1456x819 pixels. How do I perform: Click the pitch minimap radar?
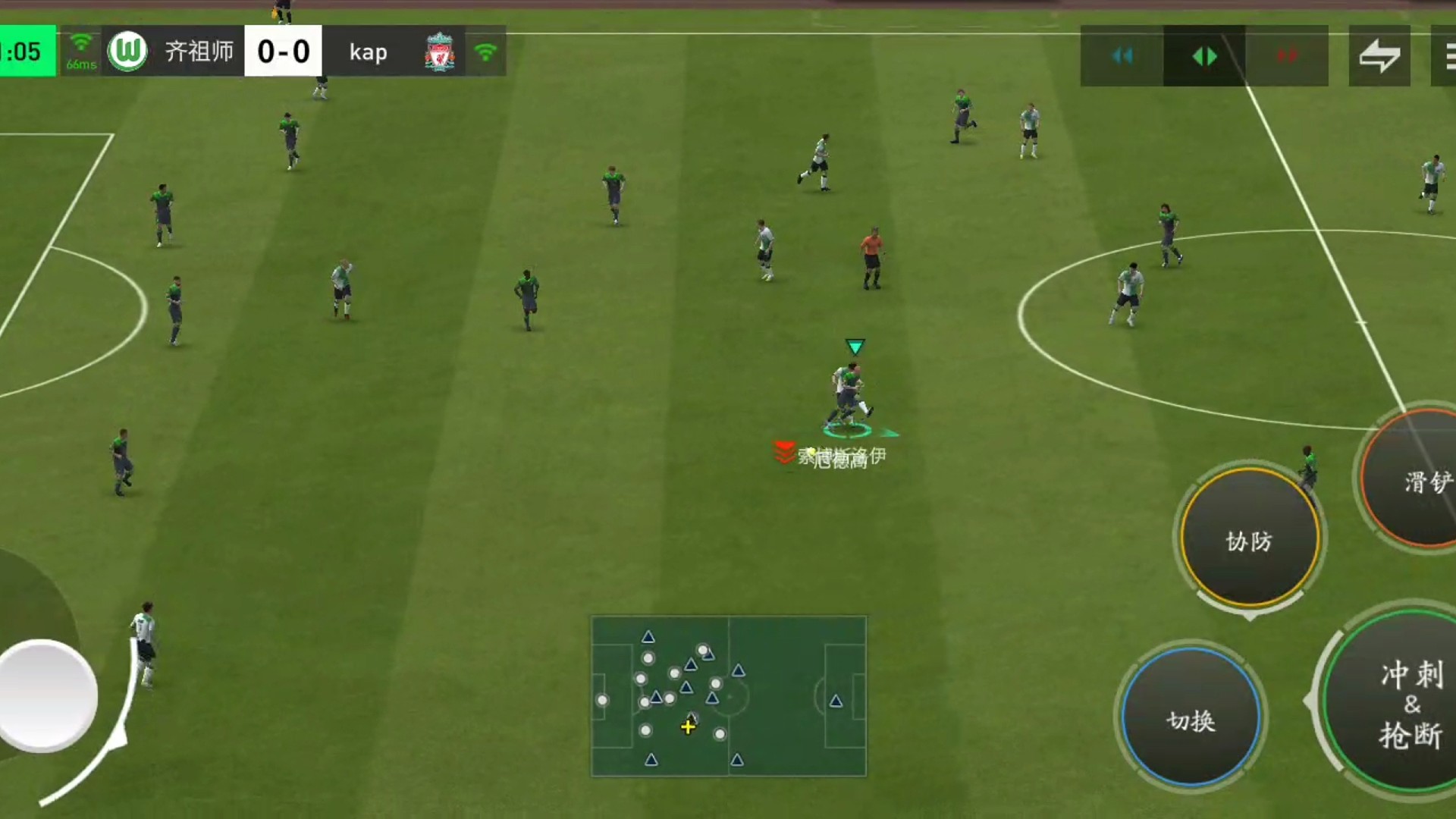(x=729, y=696)
